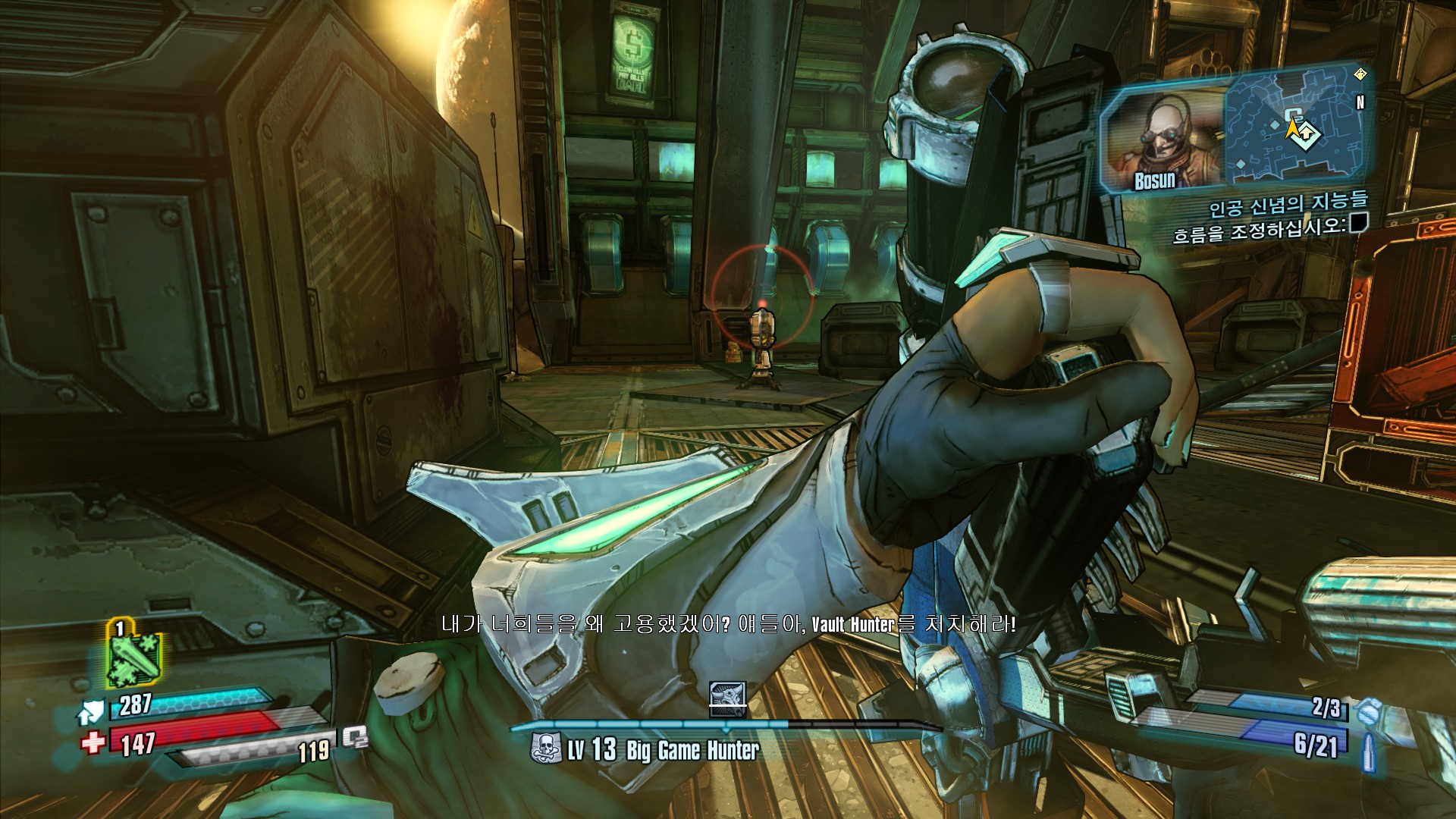Select the objective waypoint marker on the minimap

1307,134
